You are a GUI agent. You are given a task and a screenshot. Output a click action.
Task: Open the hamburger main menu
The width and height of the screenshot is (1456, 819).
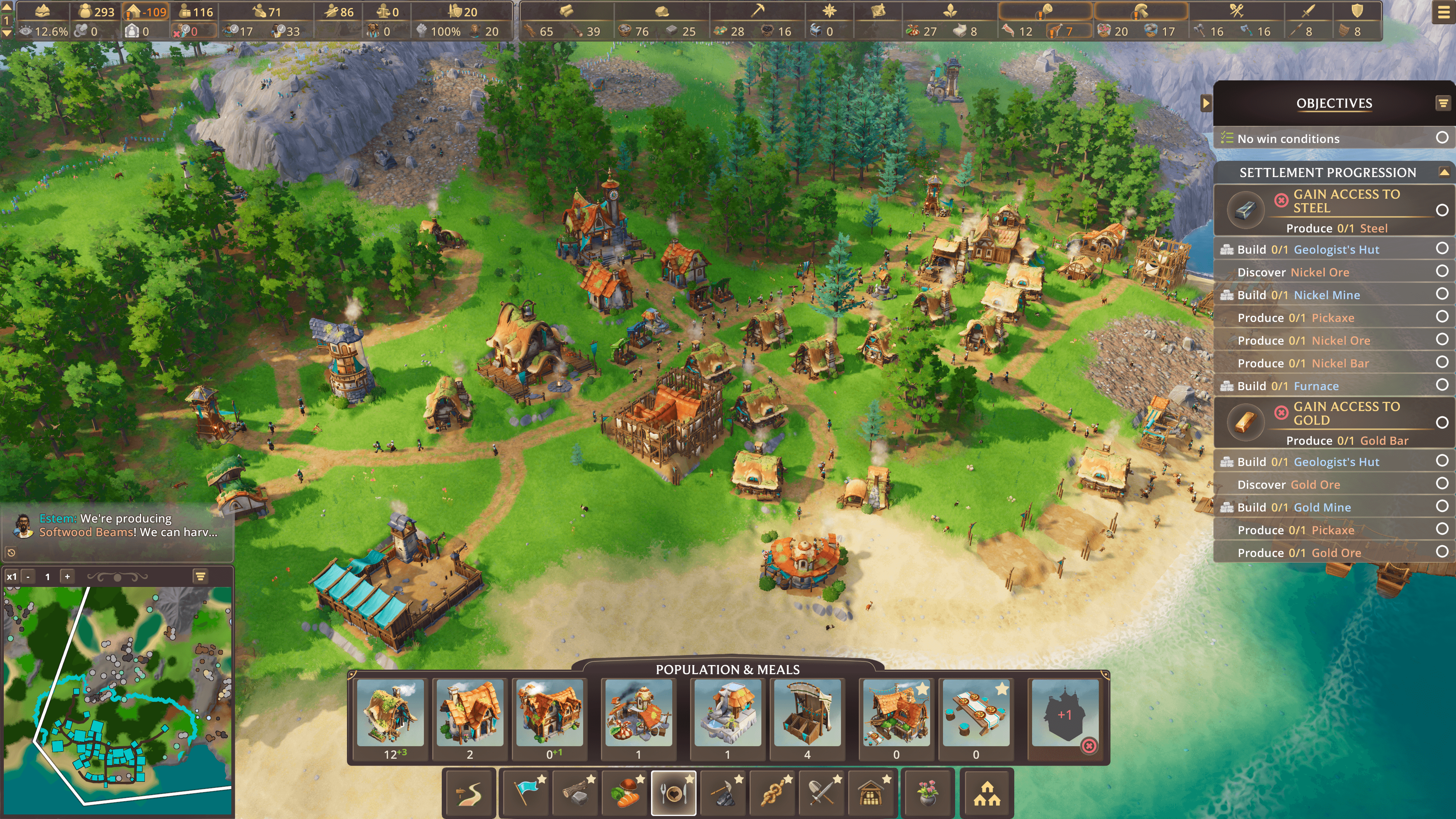point(1443,13)
